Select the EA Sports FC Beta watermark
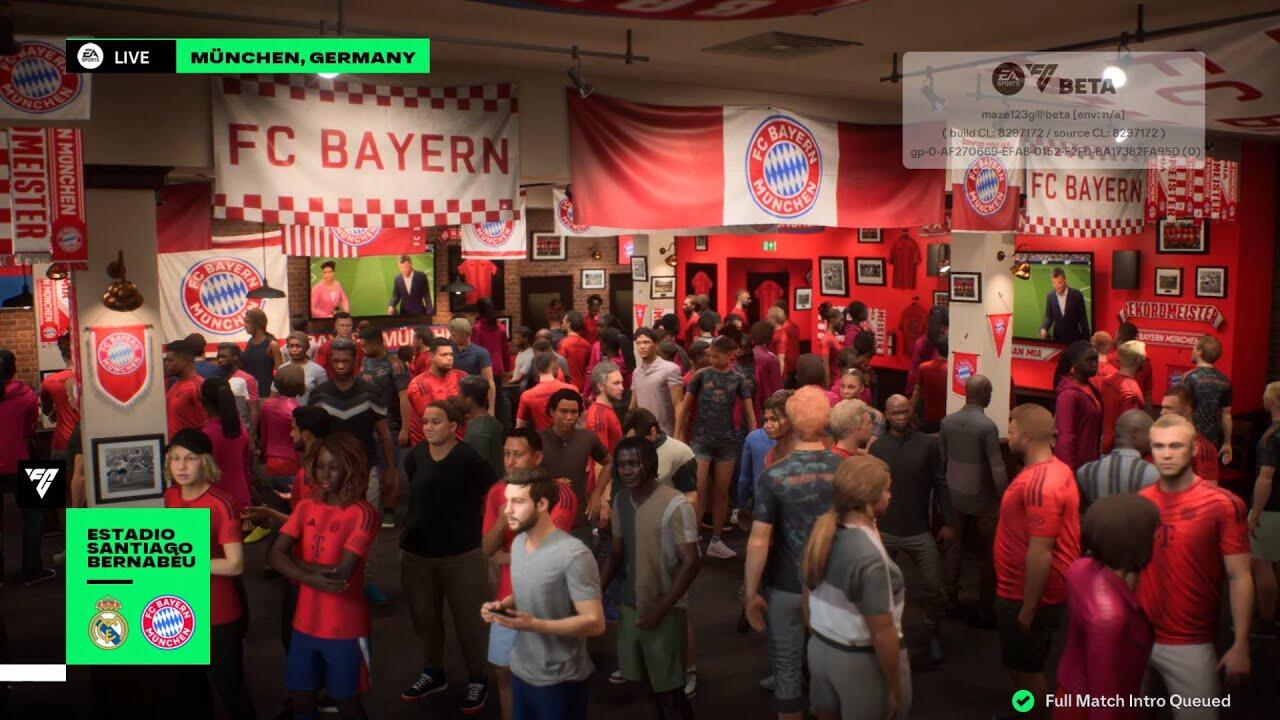Screen dimensions: 1280x720 tap(1054, 80)
